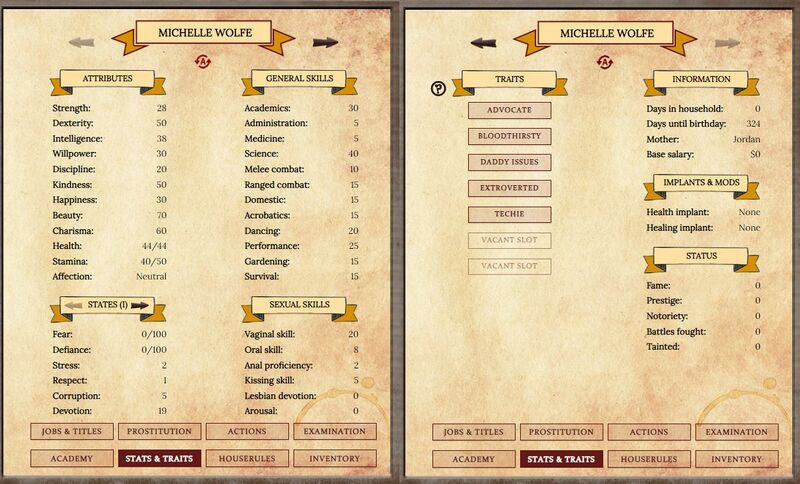Select the Advocate trait
This screenshot has width=800, height=484.
coord(509,110)
